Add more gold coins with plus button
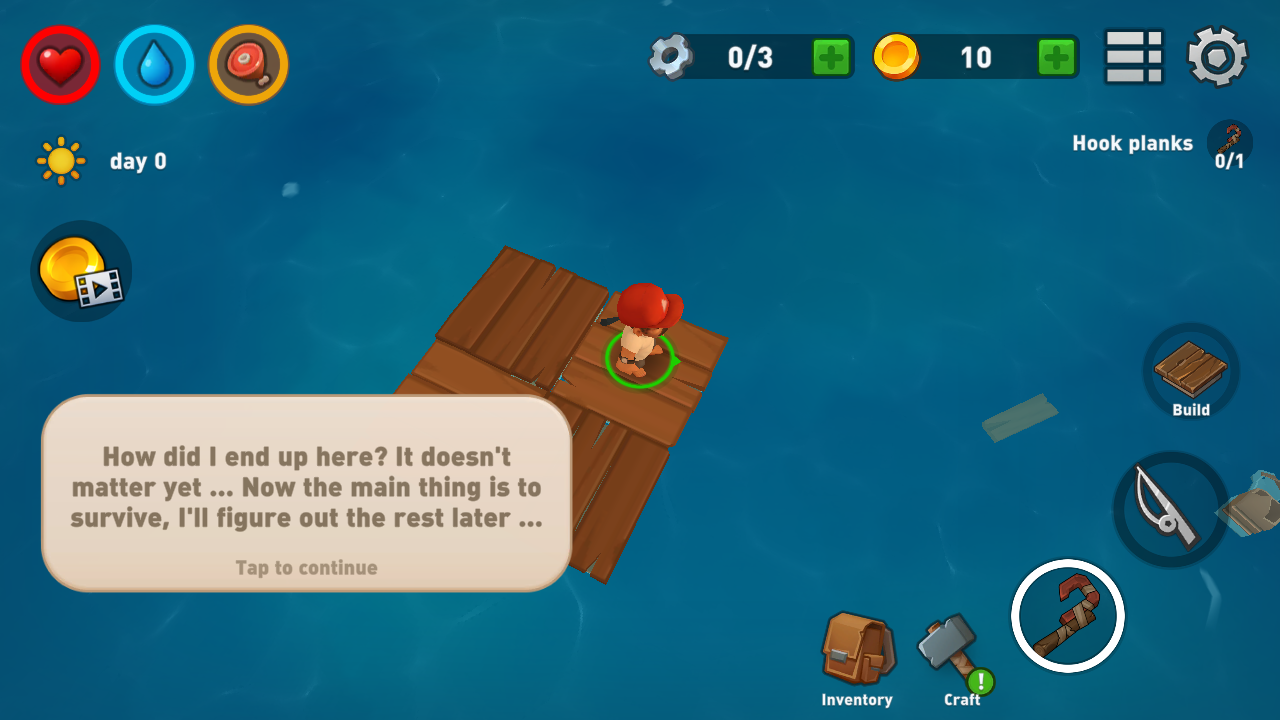This screenshot has width=1280, height=720. point(1057,57)
